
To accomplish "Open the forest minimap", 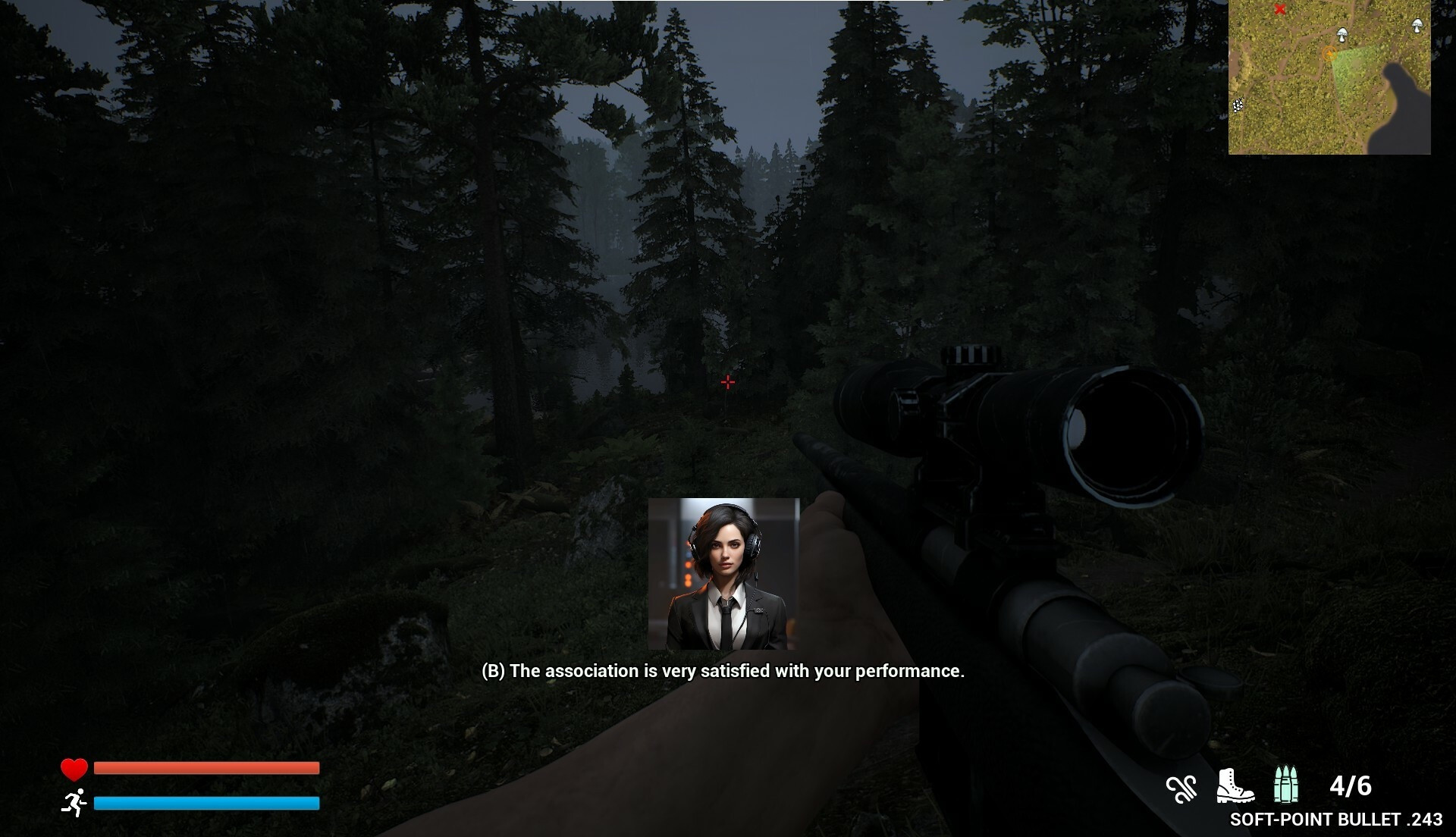I will 1329,77.
